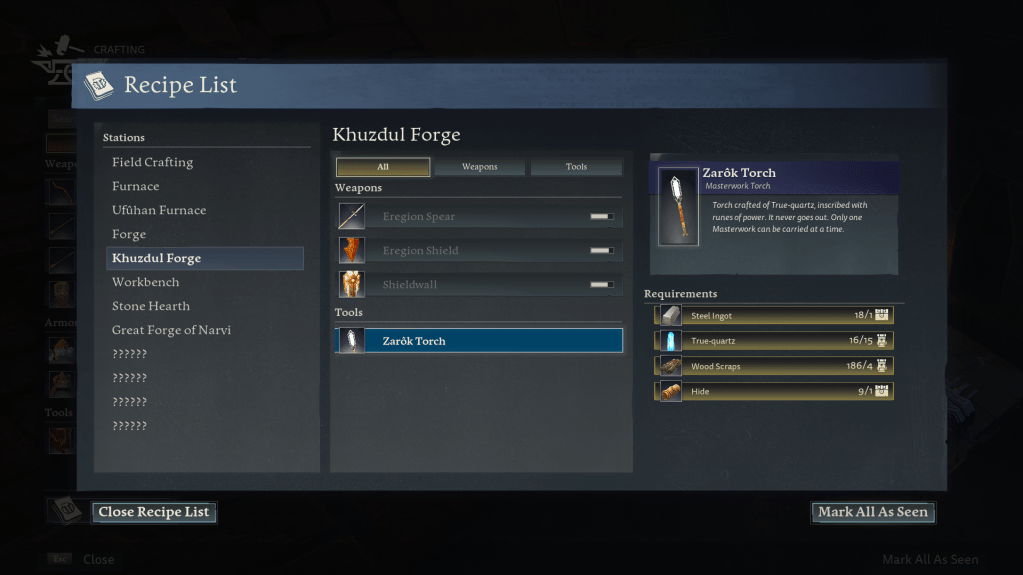Select the Zarôk Torch recipe
Viewport: 1023px width, 575px height.
(479, 341)
